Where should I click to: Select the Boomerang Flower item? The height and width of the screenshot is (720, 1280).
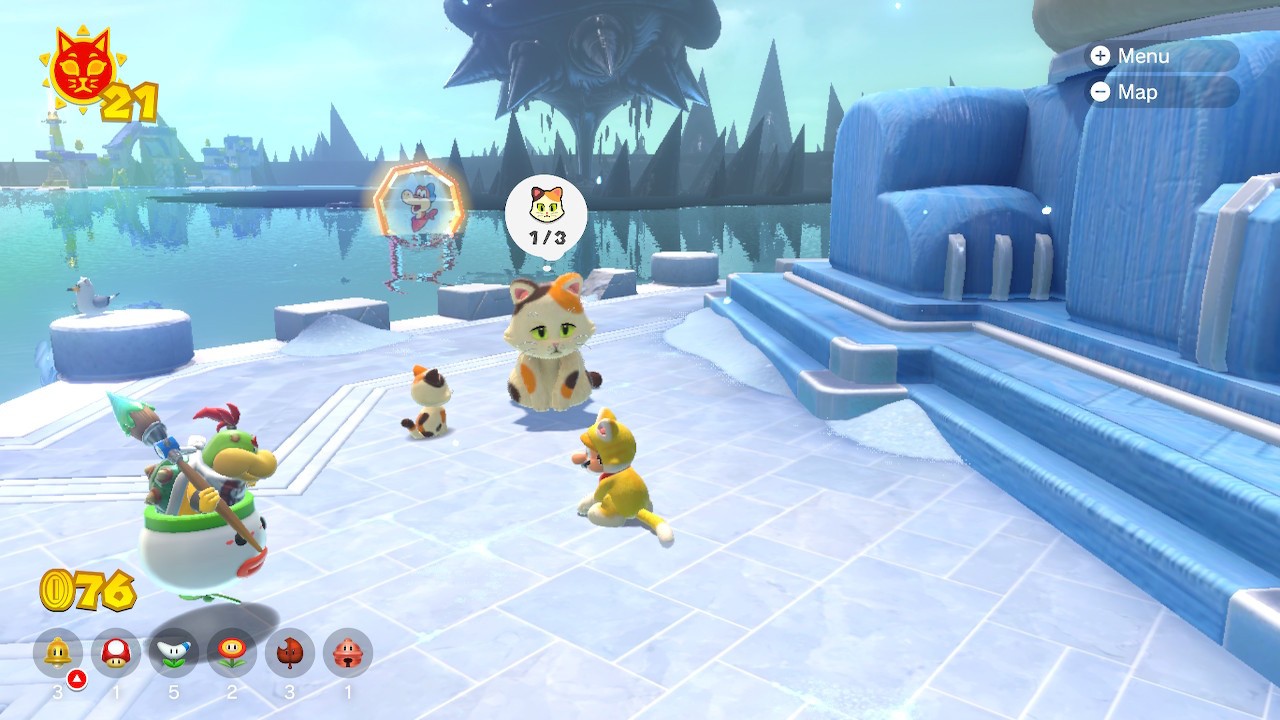pyautogui.click(x=174, y=654)
